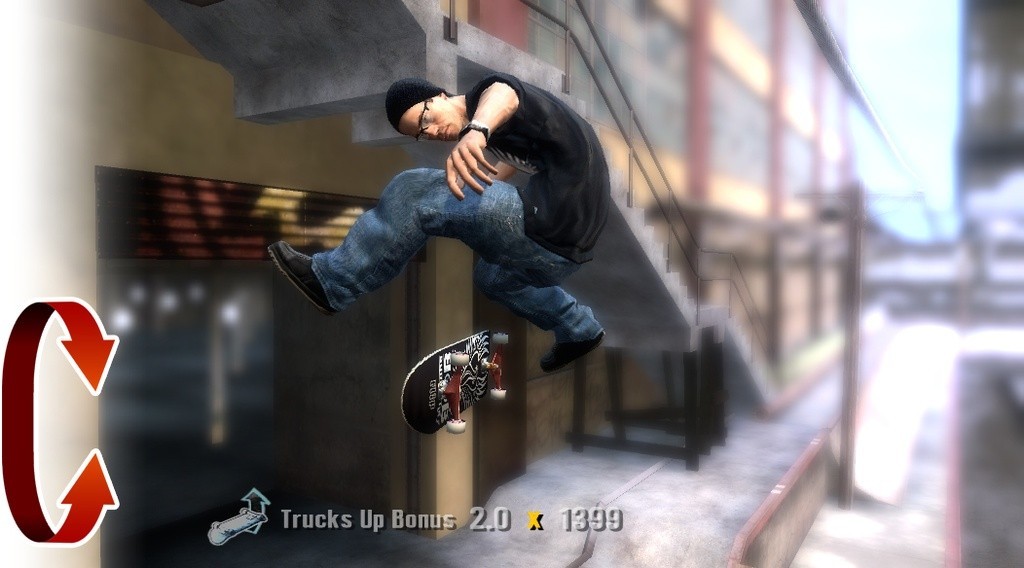Click the red circular rotation arrows icon
Image resolution: width=1024 pixels, height=568 pixels.
coord(58,420)
